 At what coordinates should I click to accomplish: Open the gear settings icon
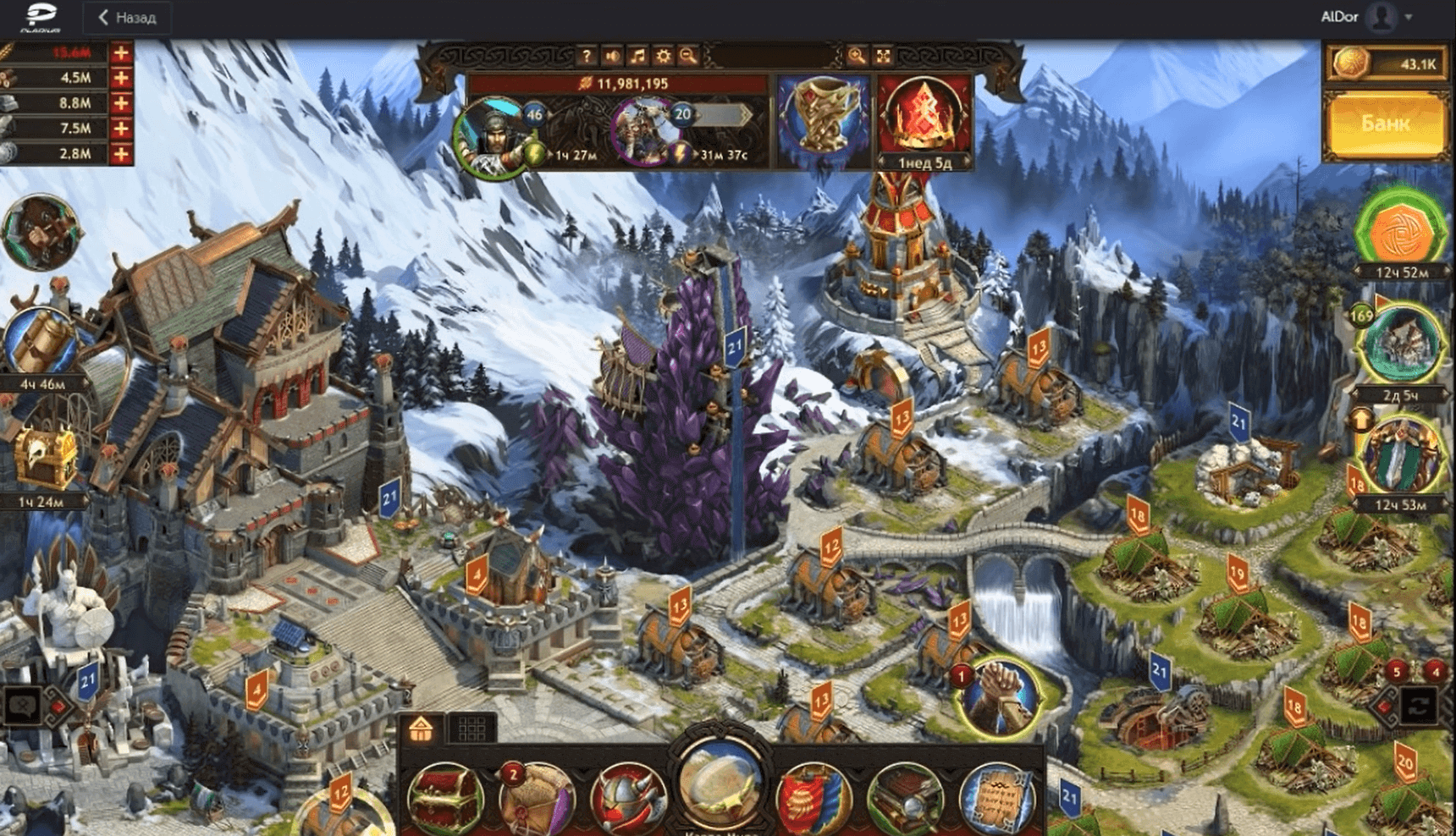[x=663, y=57]
